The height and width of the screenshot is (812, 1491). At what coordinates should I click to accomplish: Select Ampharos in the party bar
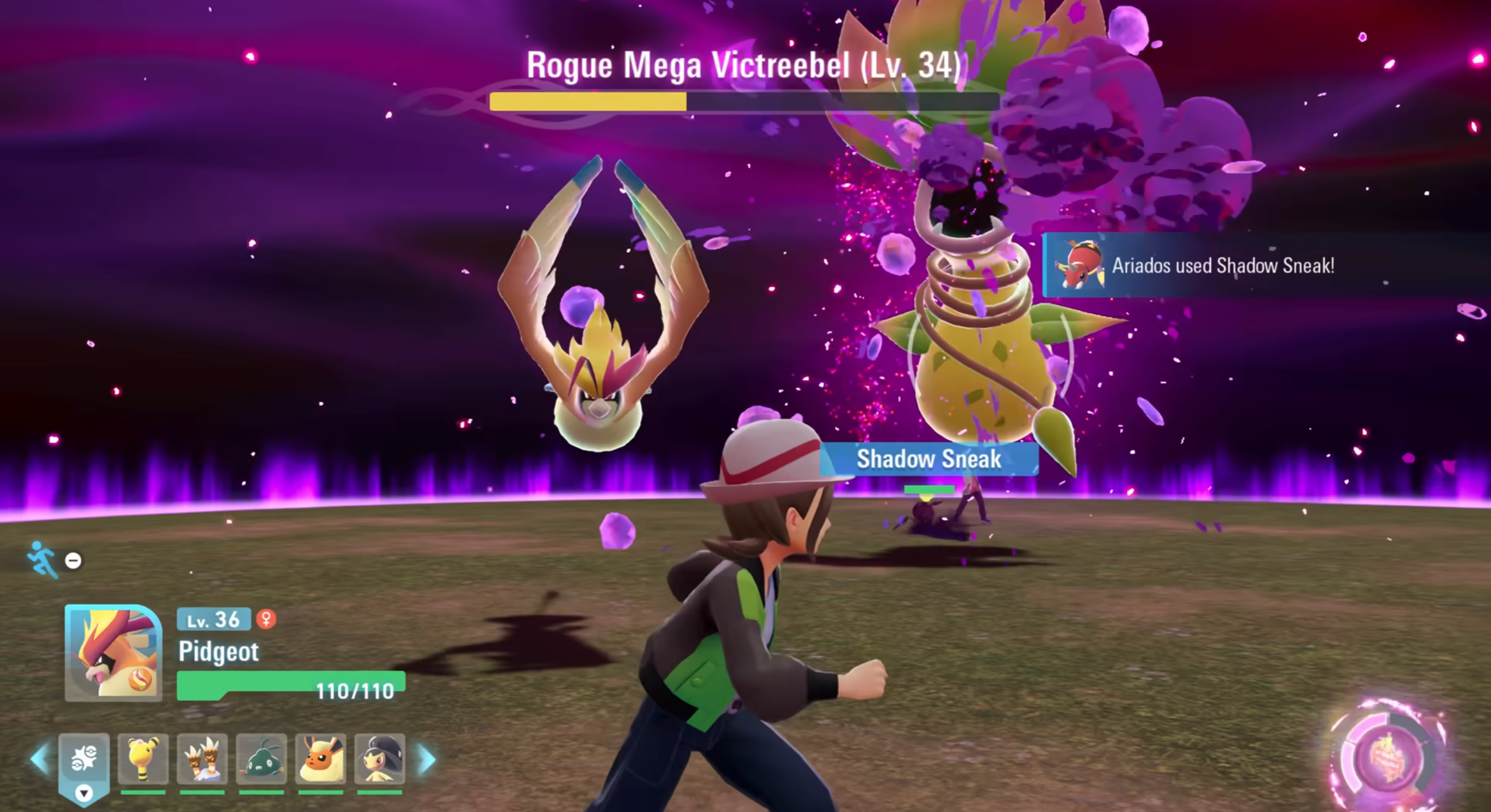point(143,758)
